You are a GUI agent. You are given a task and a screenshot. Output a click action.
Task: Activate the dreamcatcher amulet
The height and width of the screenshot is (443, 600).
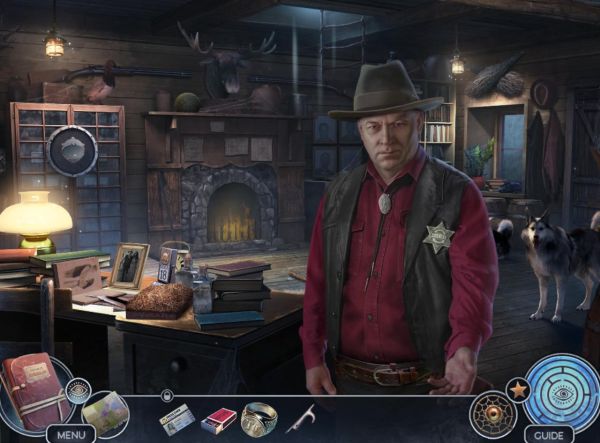(x=492, y=413)
